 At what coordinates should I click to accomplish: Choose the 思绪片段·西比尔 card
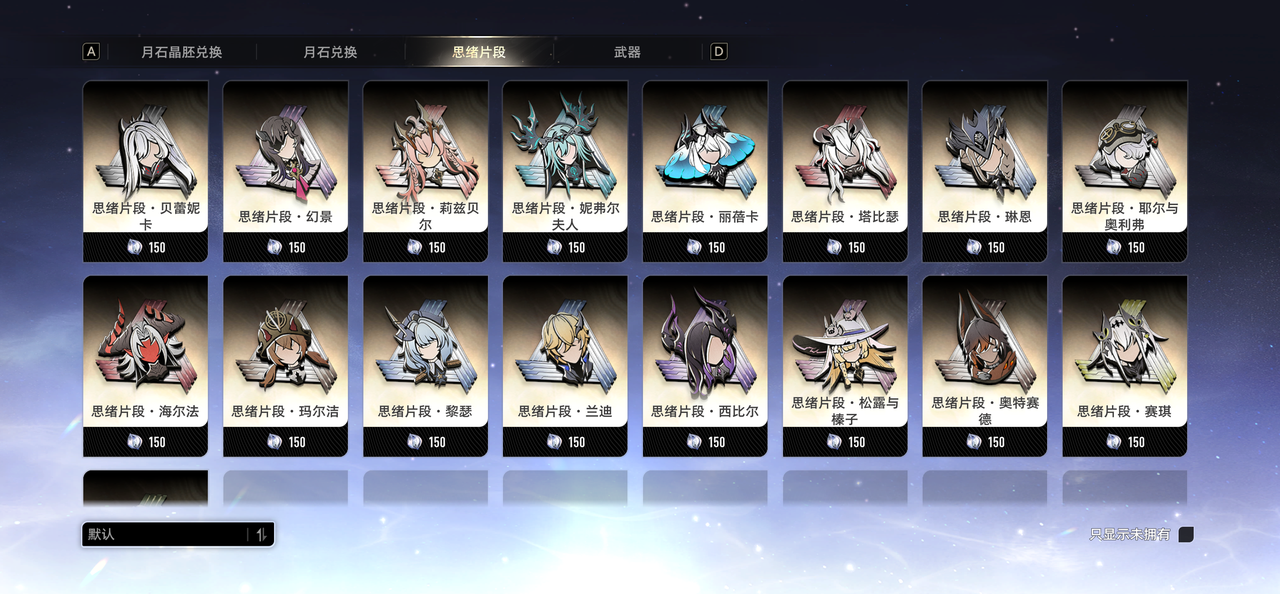click(x=705, y=365)
